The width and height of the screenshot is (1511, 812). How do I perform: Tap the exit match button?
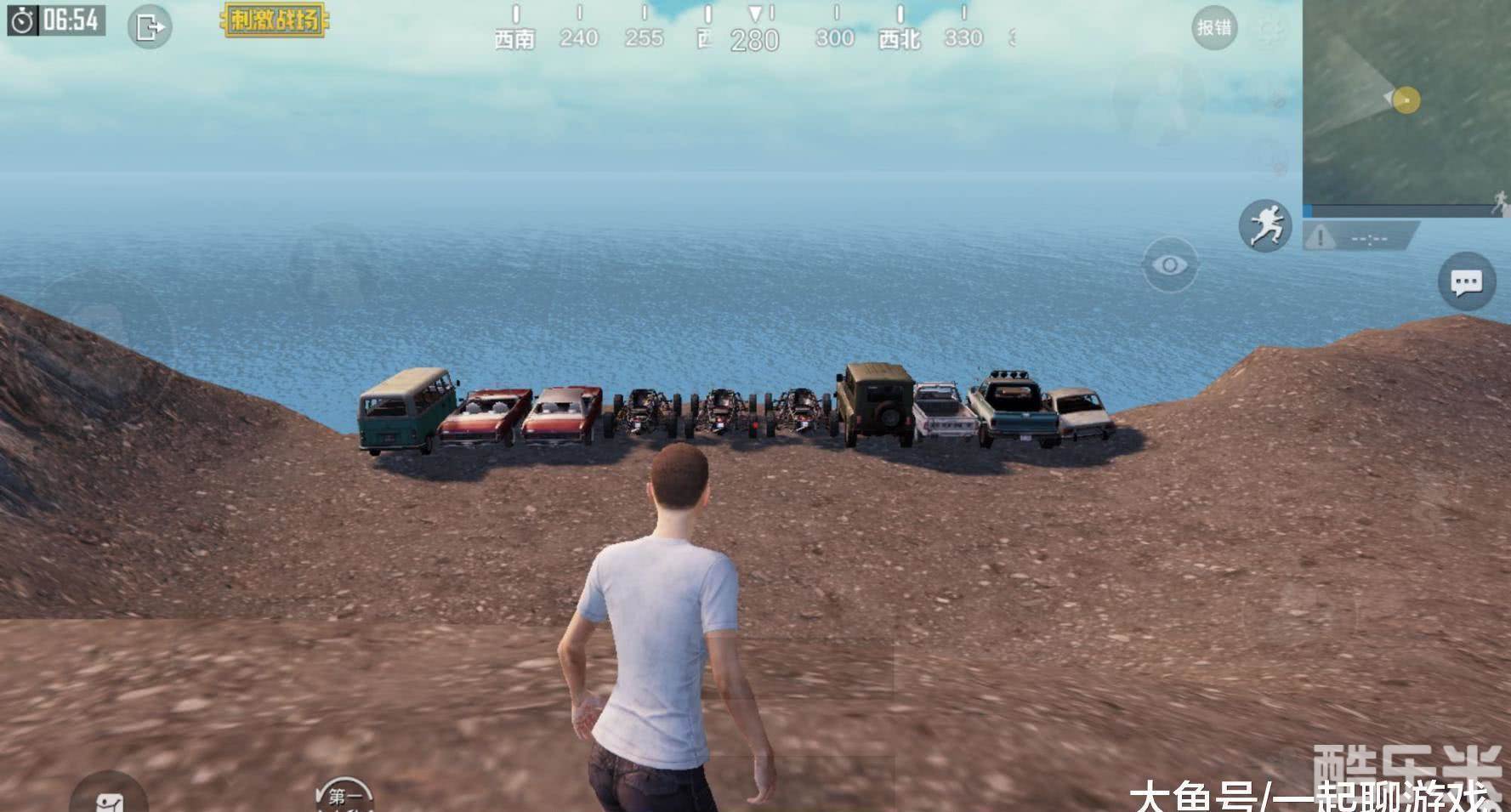150,27
